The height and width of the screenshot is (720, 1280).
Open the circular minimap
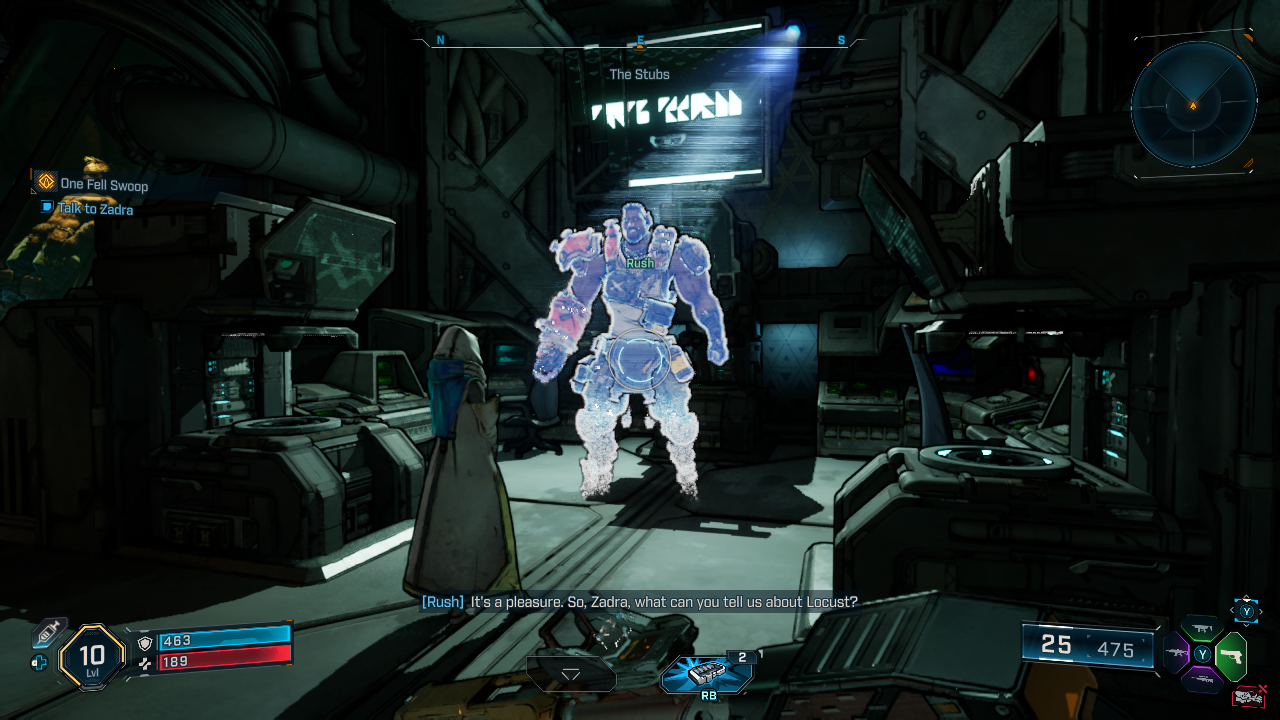[1193, 104]
